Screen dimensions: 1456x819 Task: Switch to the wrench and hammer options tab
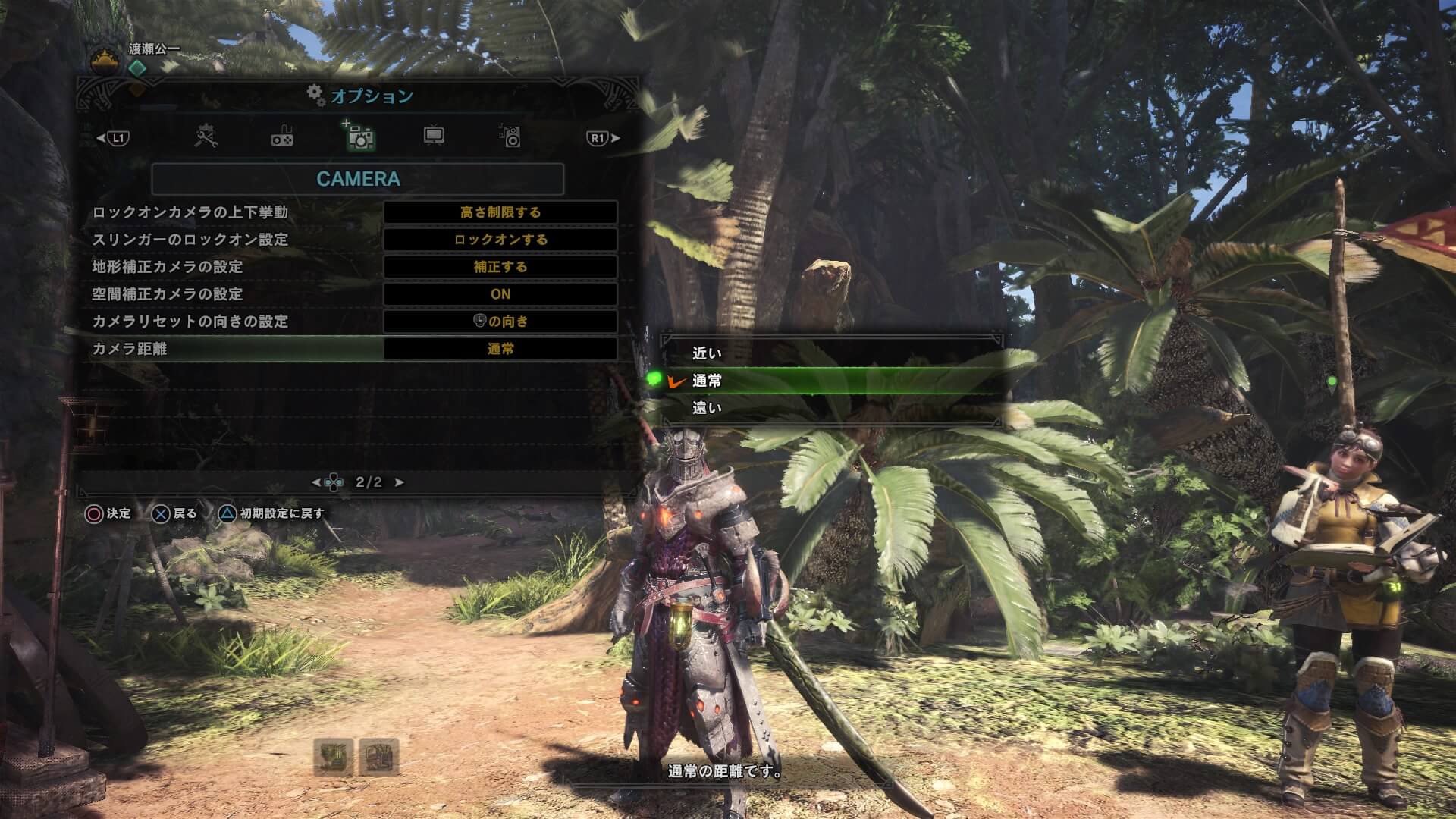pyautogui.click(x=206, y=137)
